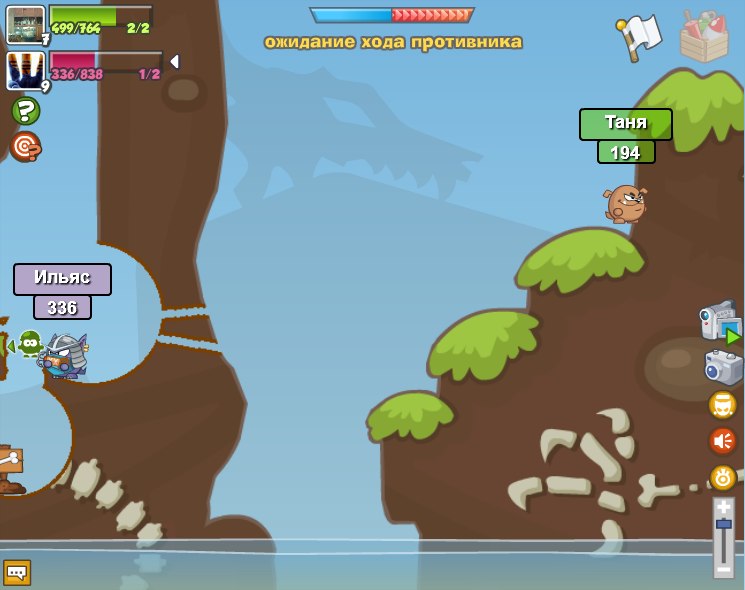Collapse the team panel with the white arrow
The height and width of the screenshot is (590, 745).
(x=174, y=62)
